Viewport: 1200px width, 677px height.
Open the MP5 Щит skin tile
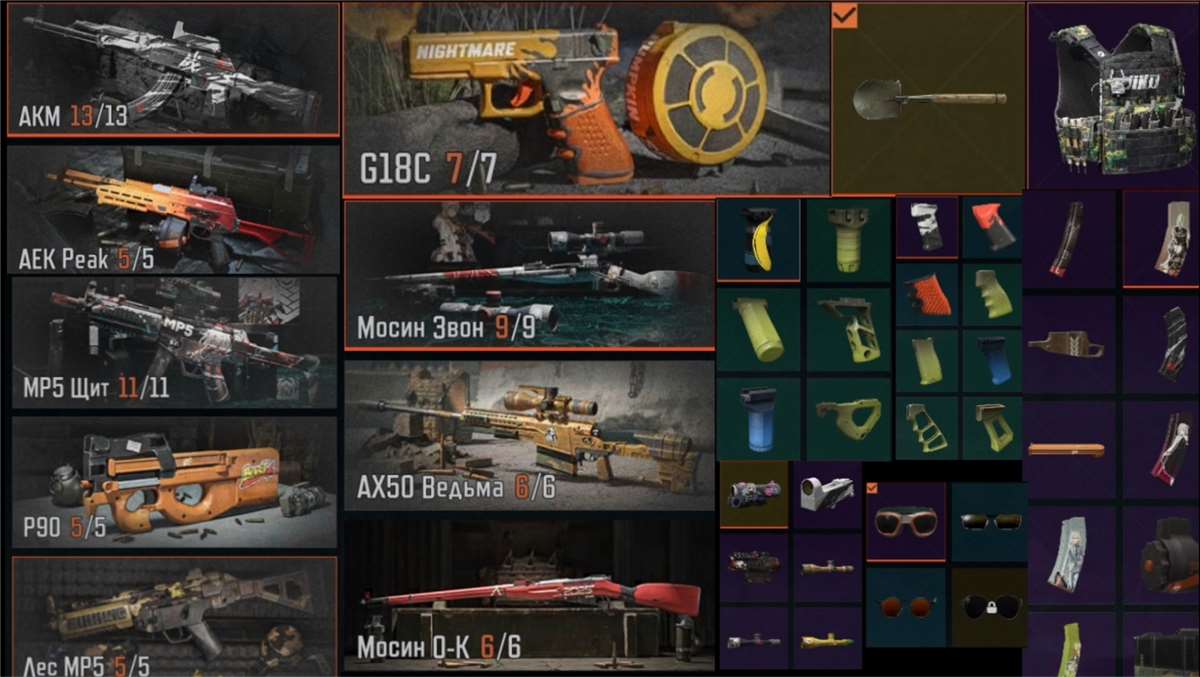coord(173,341)
